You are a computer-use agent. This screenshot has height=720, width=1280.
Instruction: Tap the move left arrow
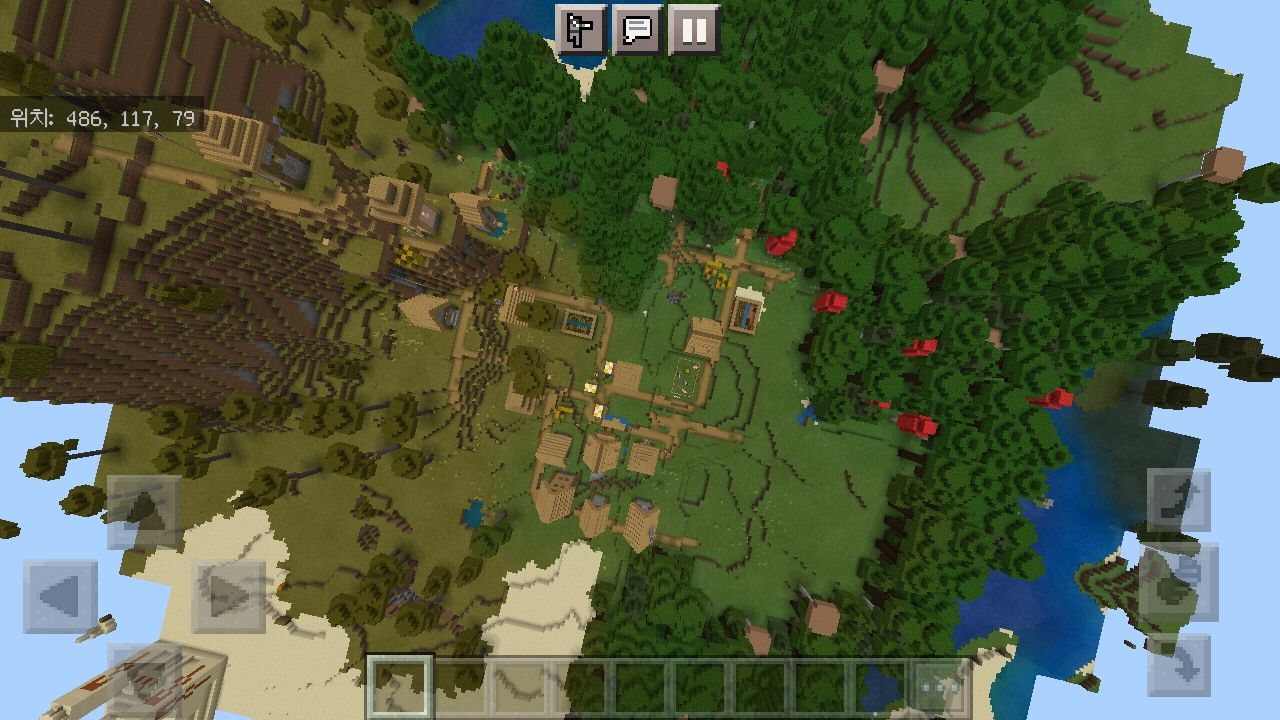pos(60,597)
